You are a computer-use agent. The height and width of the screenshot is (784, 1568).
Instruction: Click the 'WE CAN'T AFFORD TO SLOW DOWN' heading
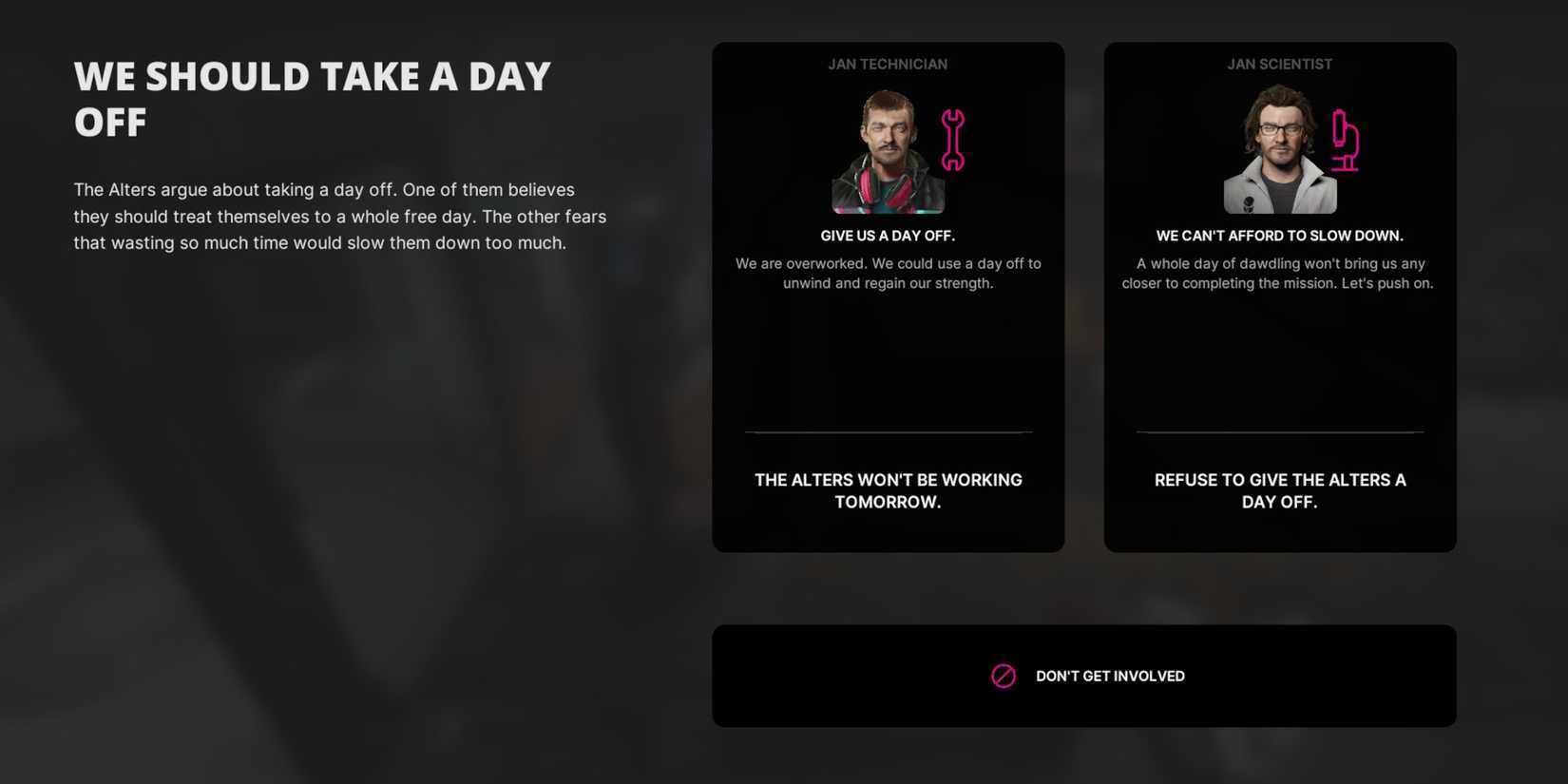point(1279,235)
